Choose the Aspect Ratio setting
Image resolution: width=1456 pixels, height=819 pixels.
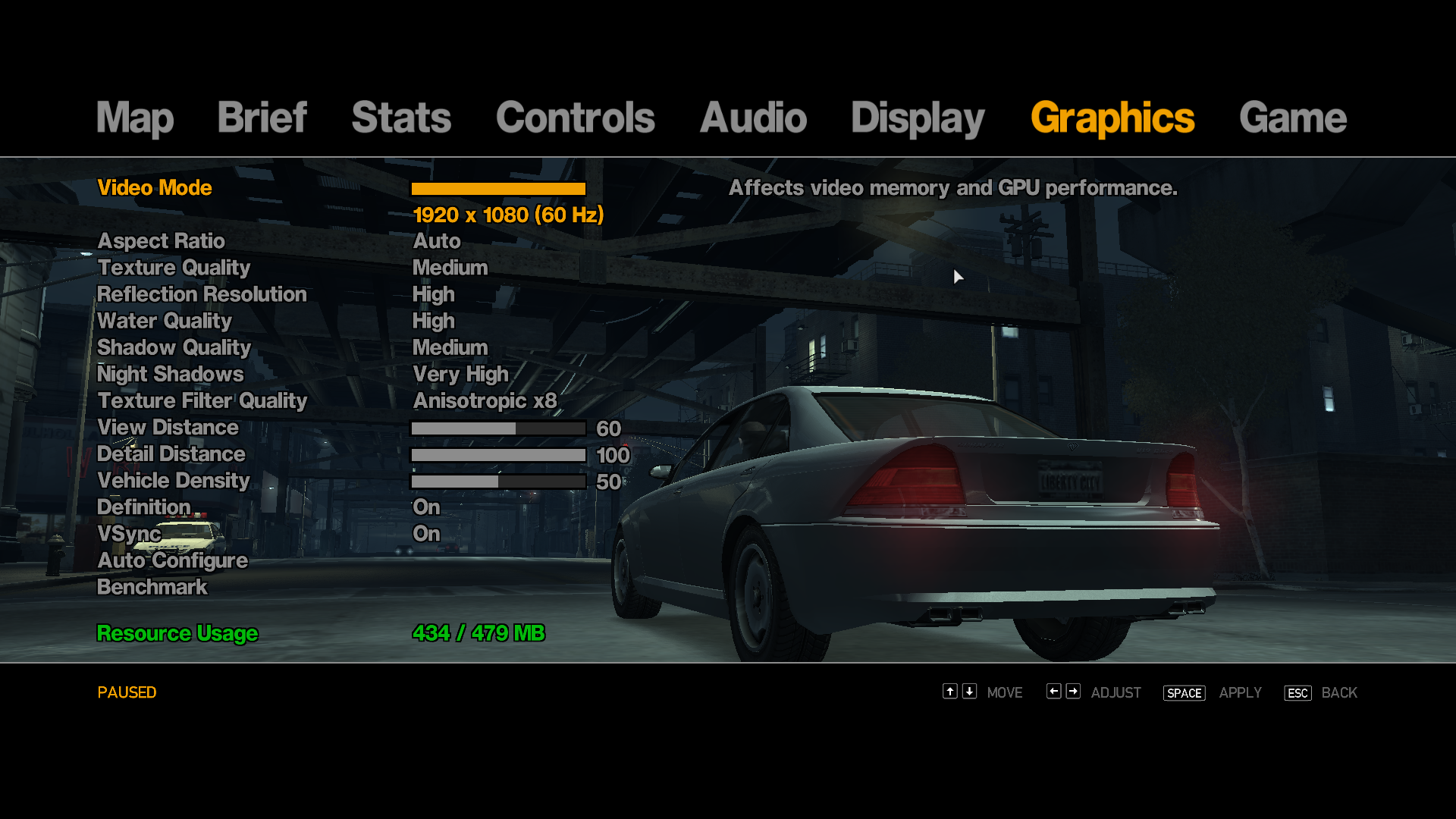coord(161,241)
